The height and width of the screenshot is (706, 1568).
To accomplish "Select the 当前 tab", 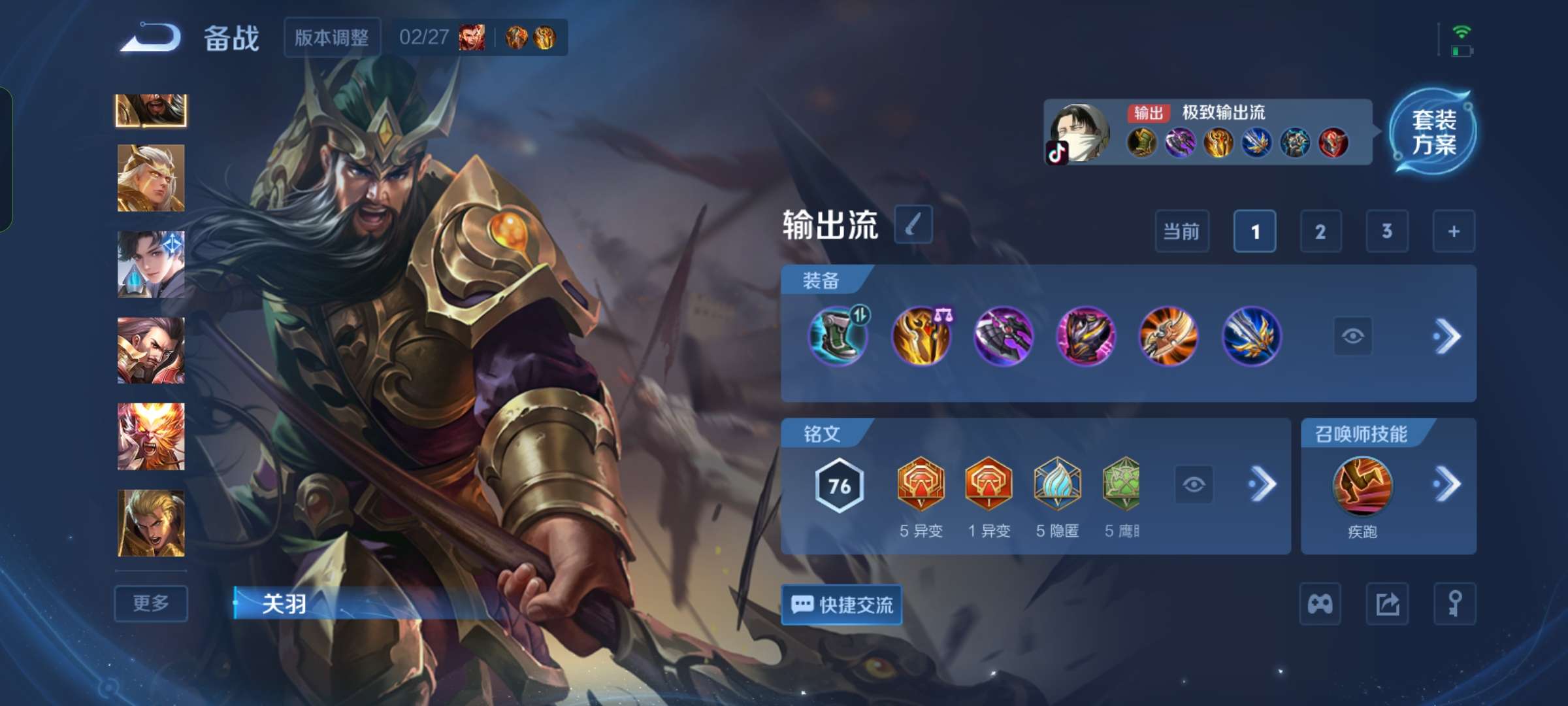I will coord(1183,231).
